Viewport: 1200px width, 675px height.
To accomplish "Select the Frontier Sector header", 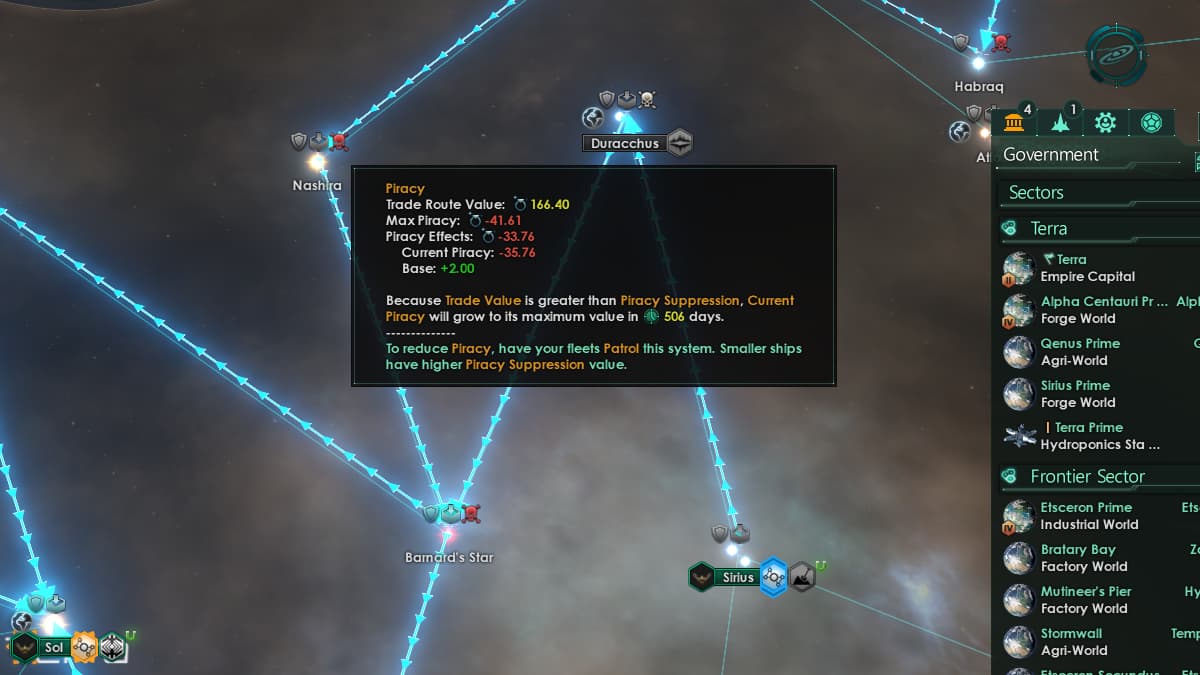I will (1087, 477).
